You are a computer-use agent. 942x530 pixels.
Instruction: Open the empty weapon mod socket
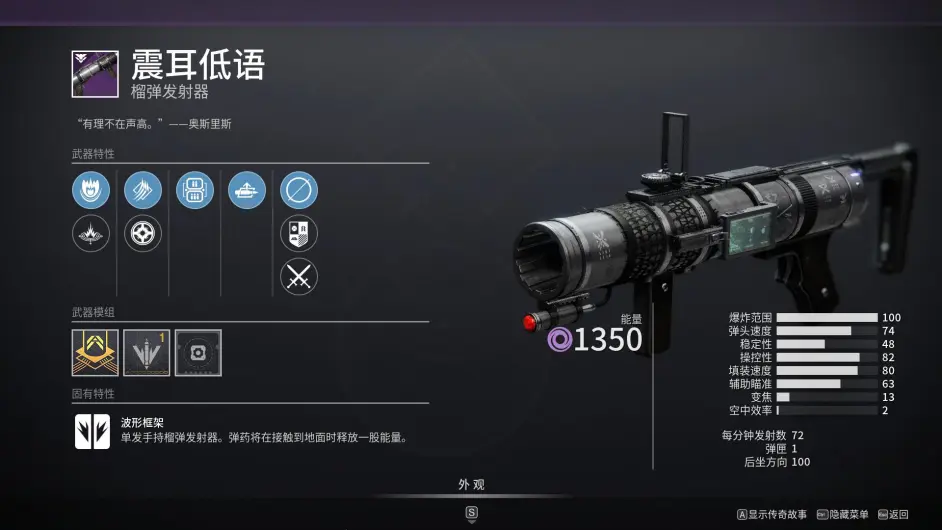click(x=198, y=352)
